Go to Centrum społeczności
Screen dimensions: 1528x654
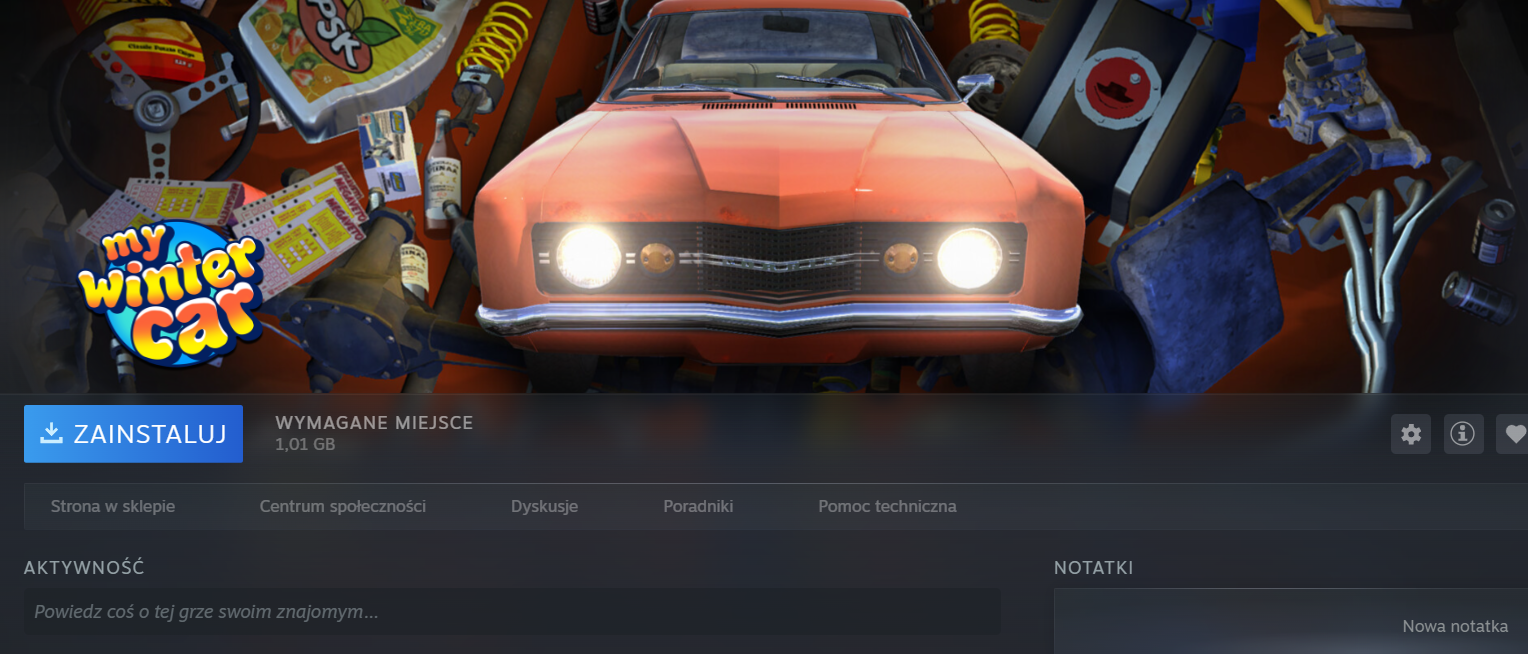(342, 506)
